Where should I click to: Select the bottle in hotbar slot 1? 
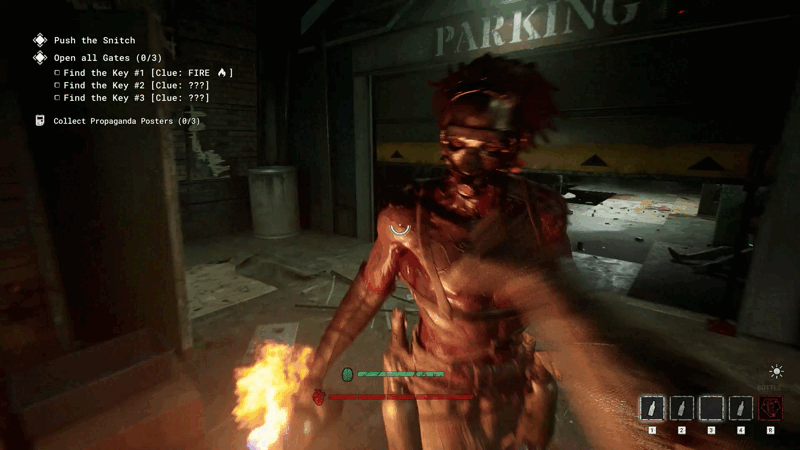pos(652,408)
